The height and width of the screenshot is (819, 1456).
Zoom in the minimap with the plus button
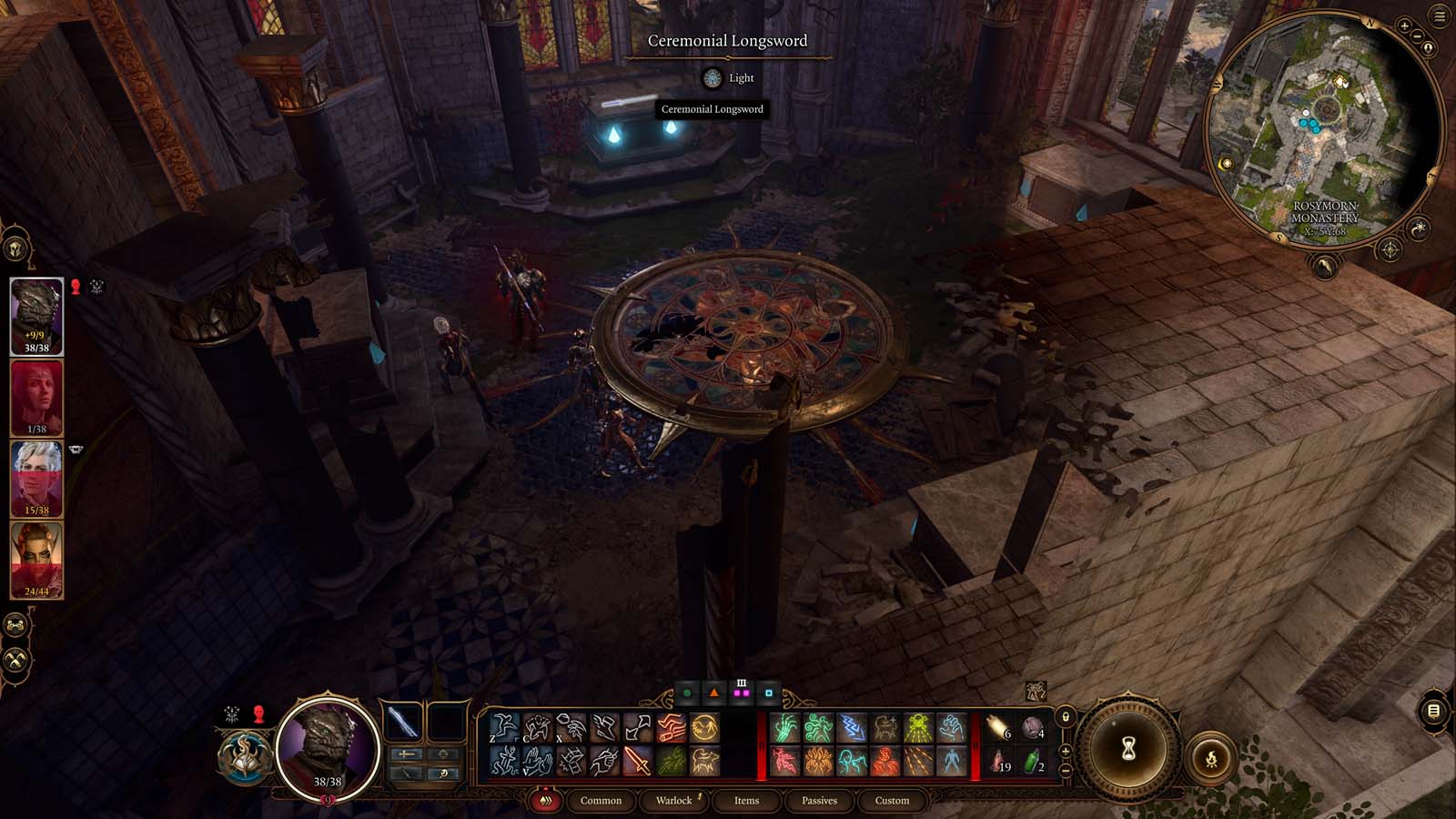[1404, 25]
